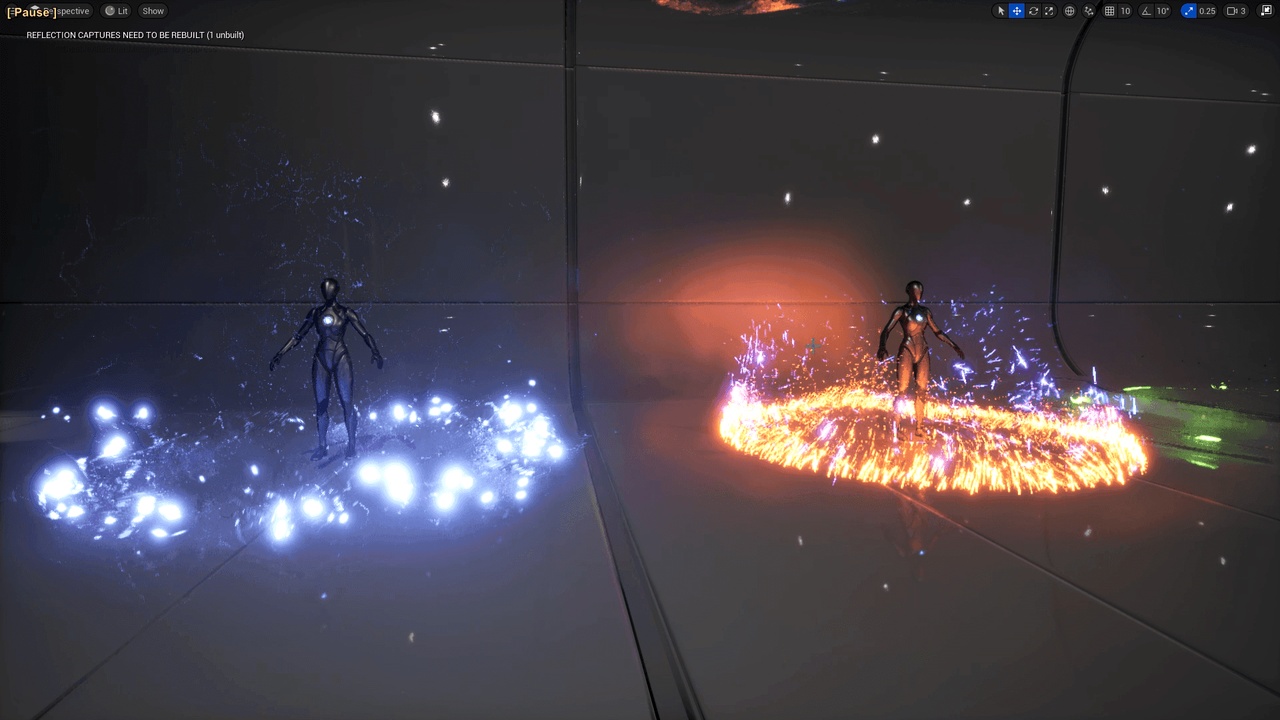The width and height of the screenshot is (1280, 720).
Task: Choose the translate move gizmo tool
Action: pyautogui.click(x=1017, y=11)
